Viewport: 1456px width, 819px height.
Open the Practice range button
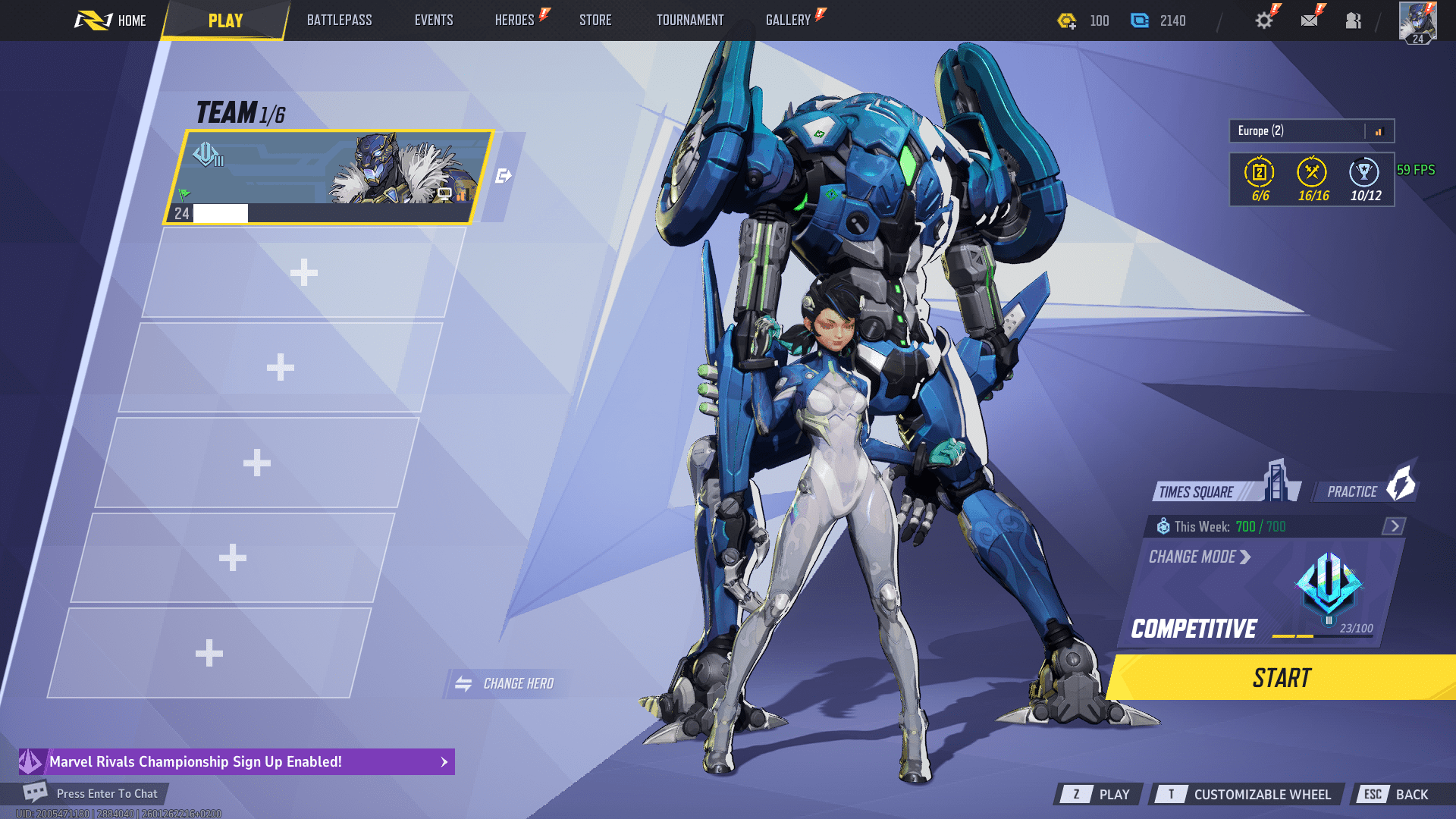1363,491
